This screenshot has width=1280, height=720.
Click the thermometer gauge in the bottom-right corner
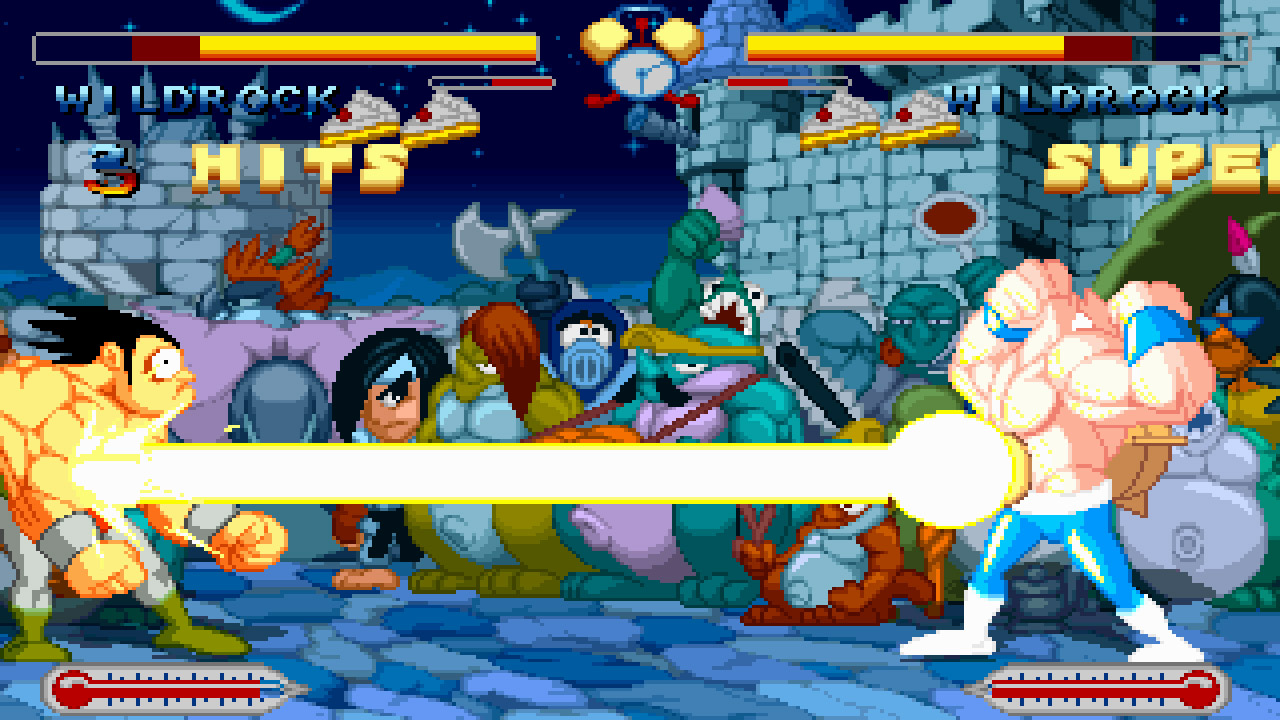coord(1100,689)
